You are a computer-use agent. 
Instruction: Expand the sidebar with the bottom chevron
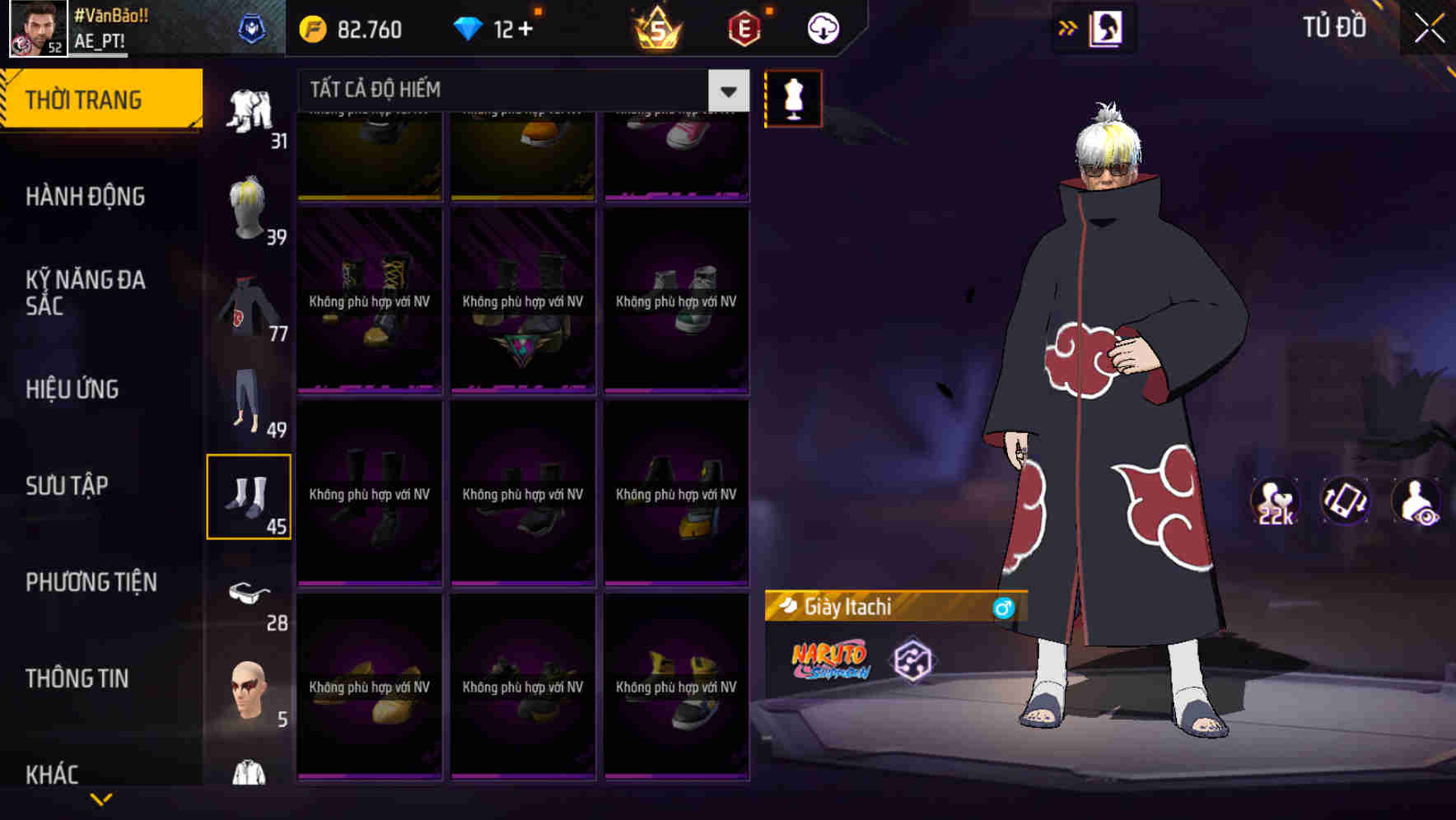[101, 797]
